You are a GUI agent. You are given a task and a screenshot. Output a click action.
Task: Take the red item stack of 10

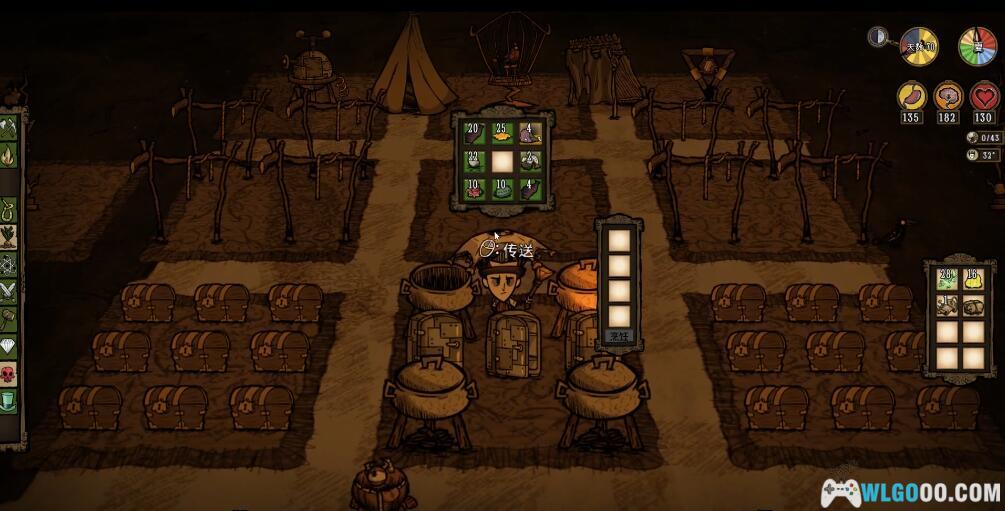point(474,189)
